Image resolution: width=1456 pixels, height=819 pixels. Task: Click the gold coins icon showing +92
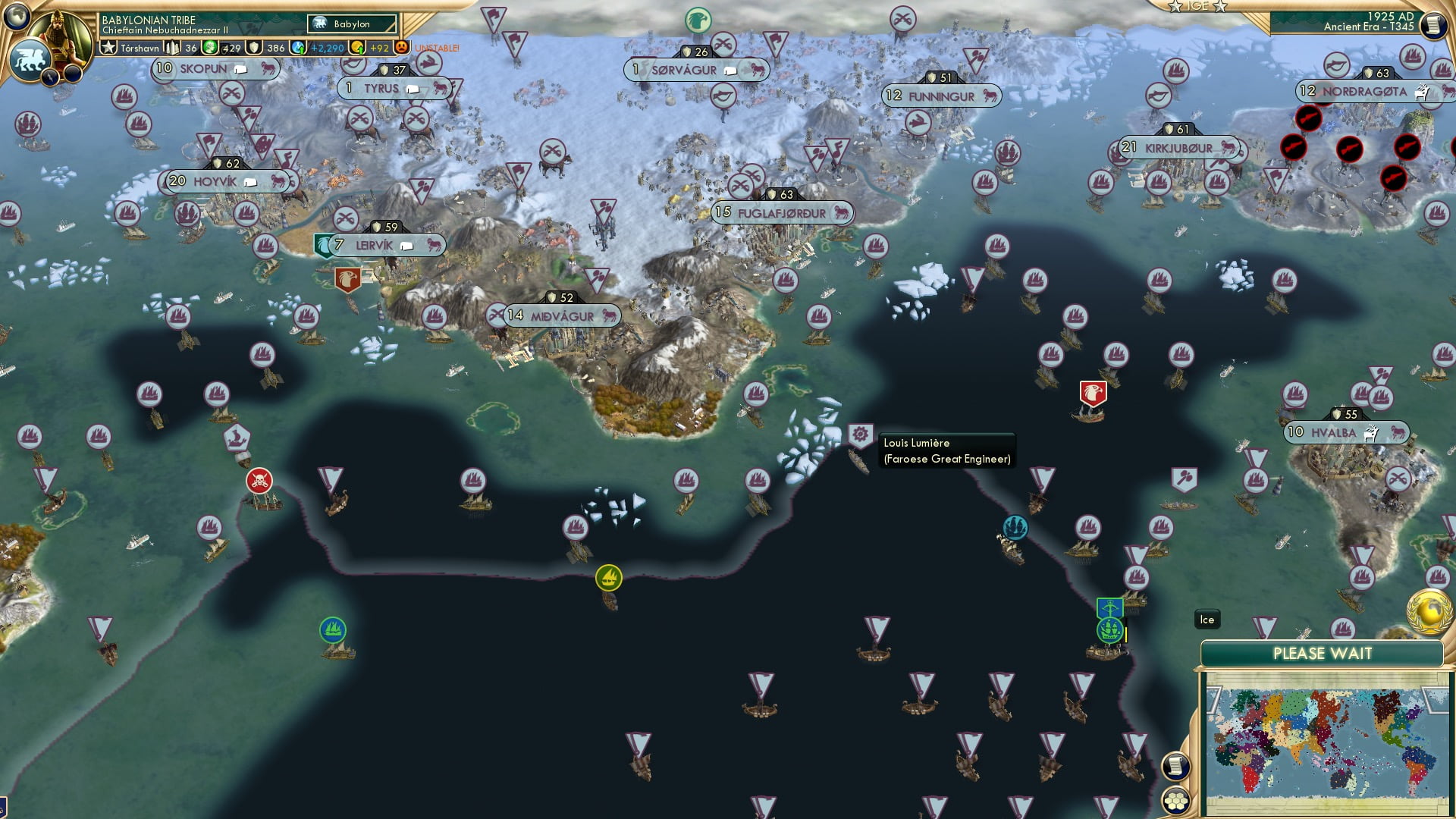click(x=356, y=47)
